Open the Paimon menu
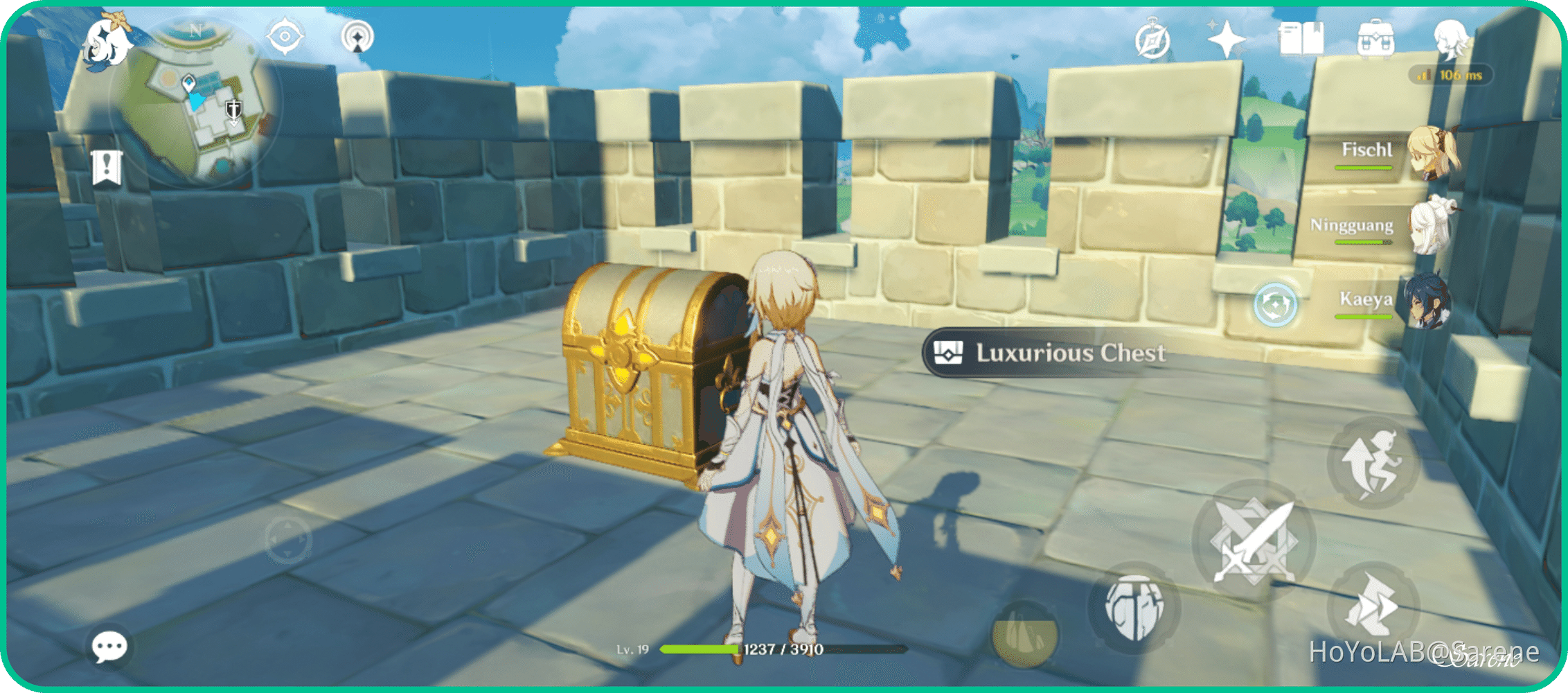Screen dimensions: 1568x693 pos(107,43)
